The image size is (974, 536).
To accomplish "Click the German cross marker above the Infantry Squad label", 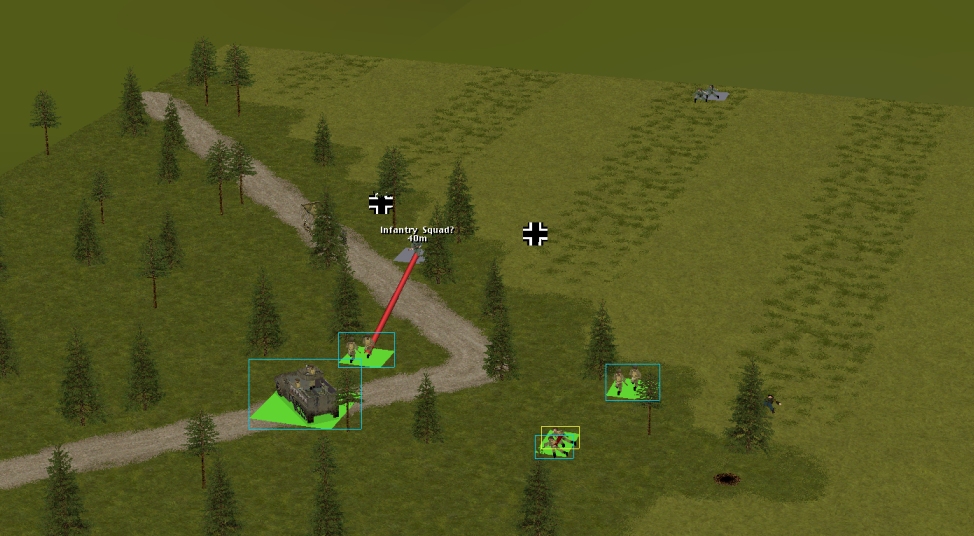I will point(381,204).
